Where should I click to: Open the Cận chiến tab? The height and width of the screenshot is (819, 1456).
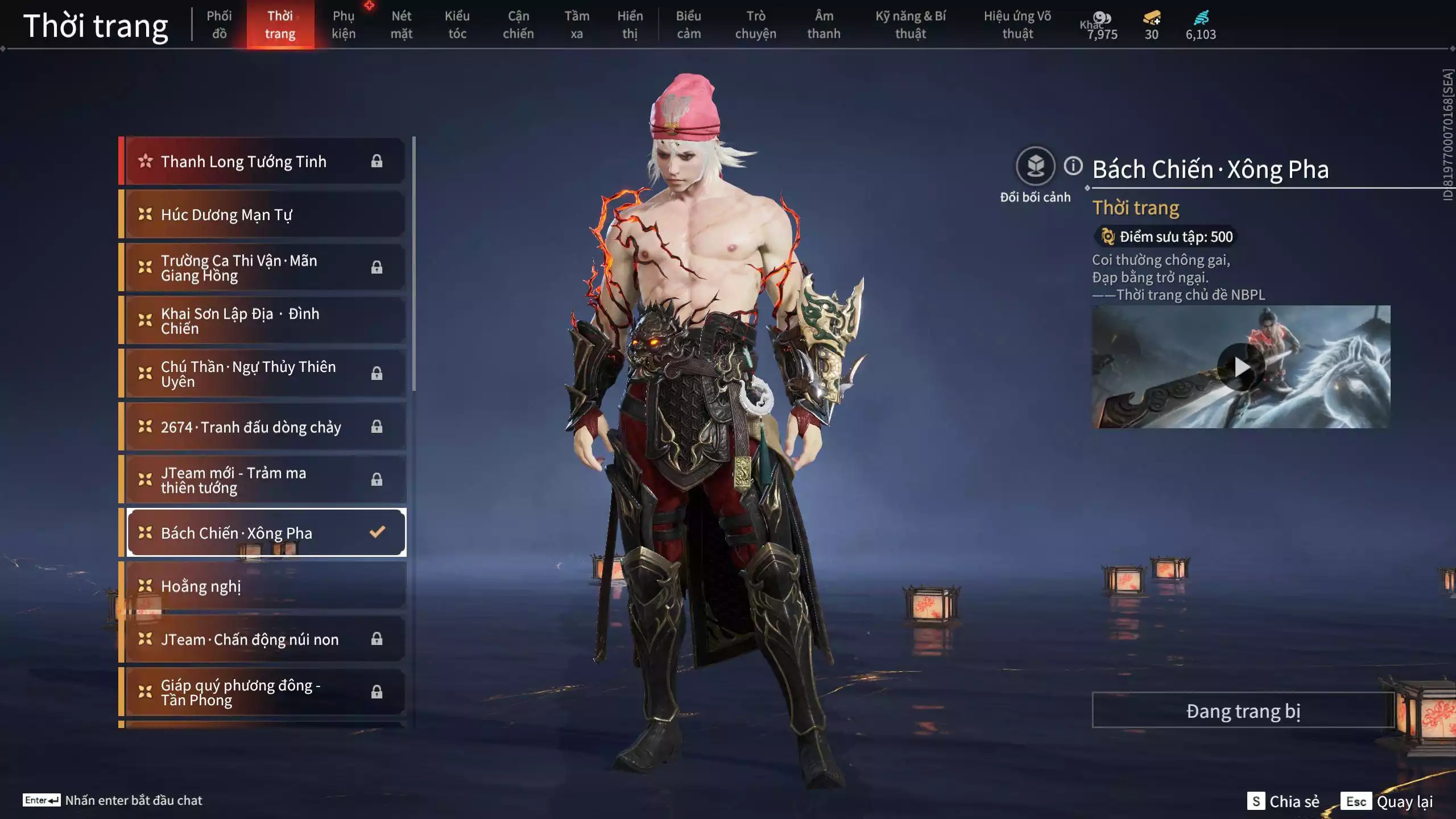click(x=518, y=24)
